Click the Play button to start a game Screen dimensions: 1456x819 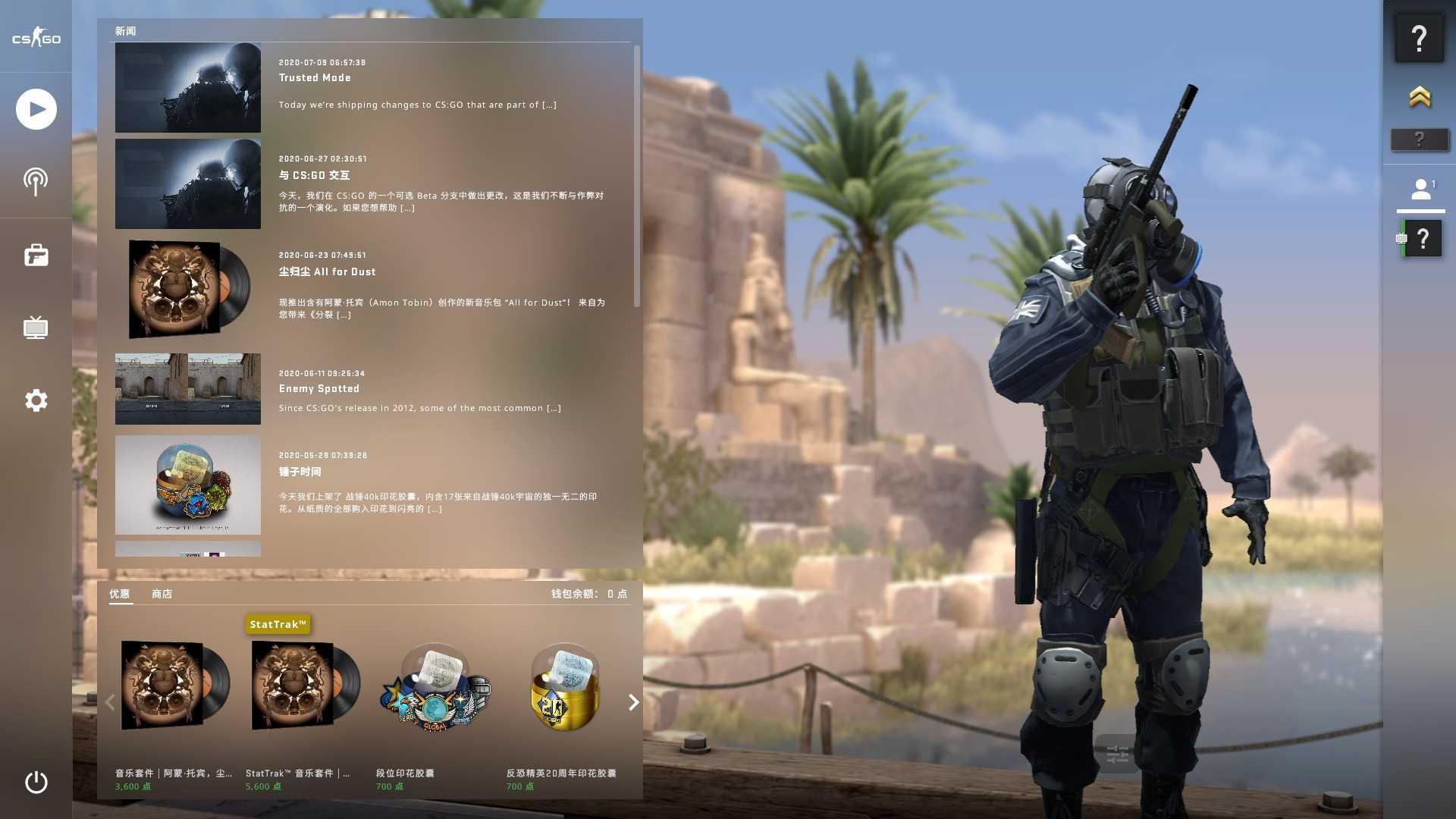[x=36, y=108]
